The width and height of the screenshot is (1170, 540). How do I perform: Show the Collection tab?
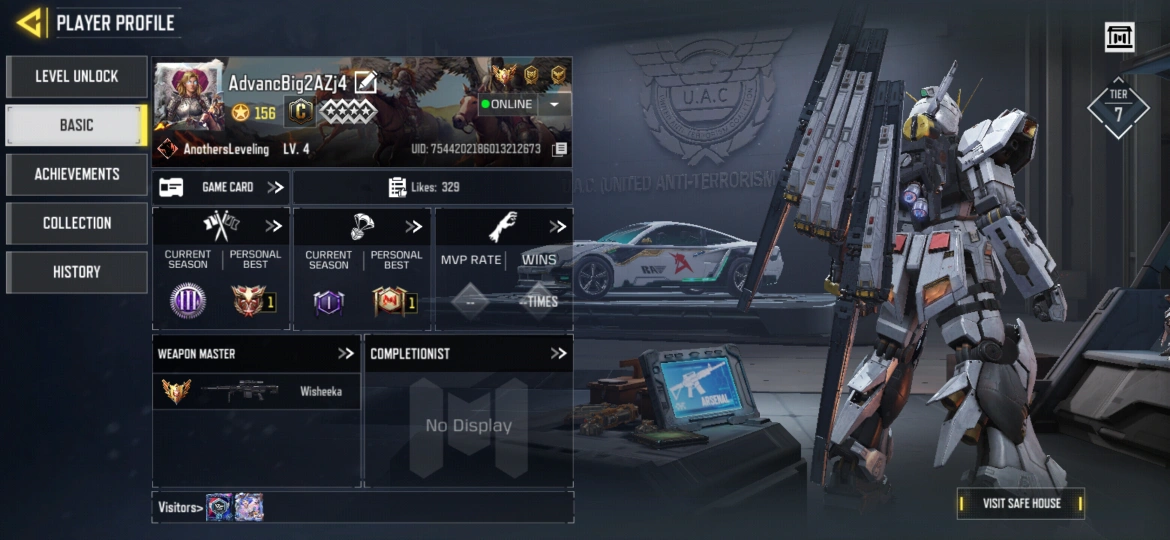click(76, 223)
